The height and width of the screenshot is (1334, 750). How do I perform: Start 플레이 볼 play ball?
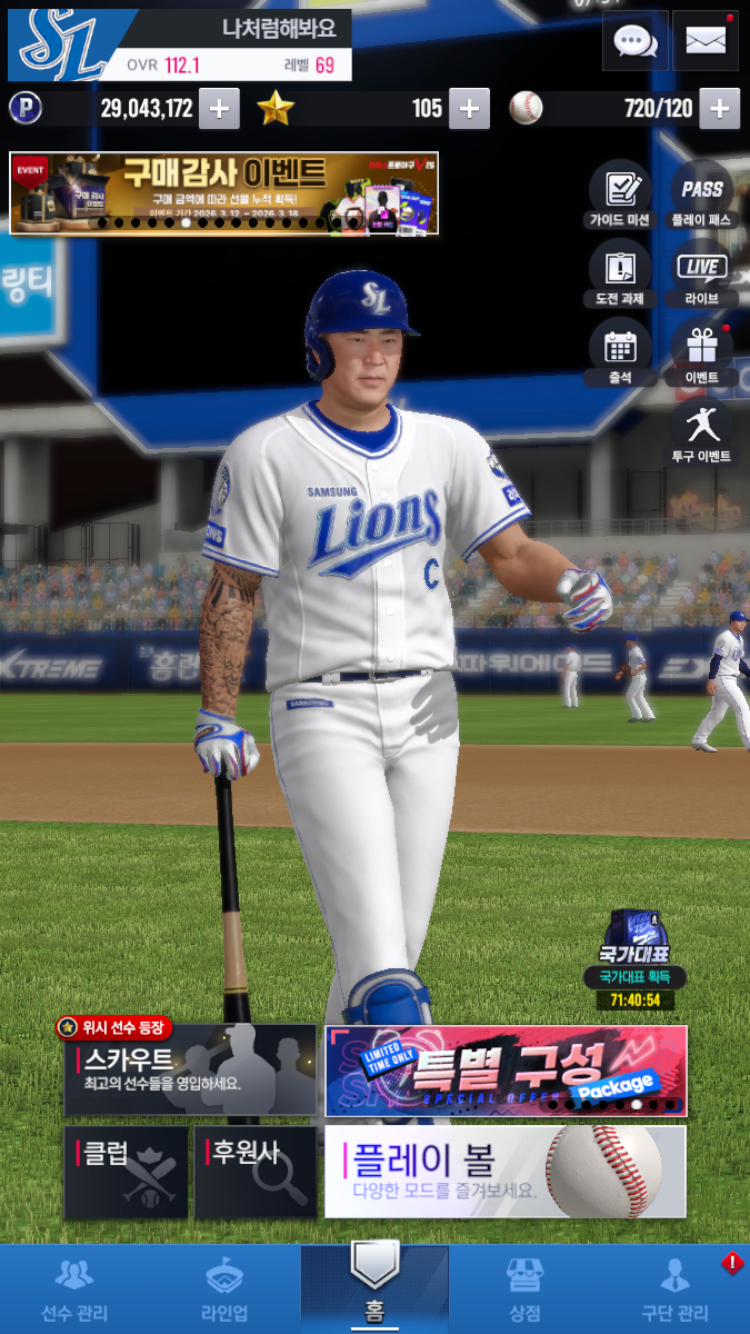506,1172
